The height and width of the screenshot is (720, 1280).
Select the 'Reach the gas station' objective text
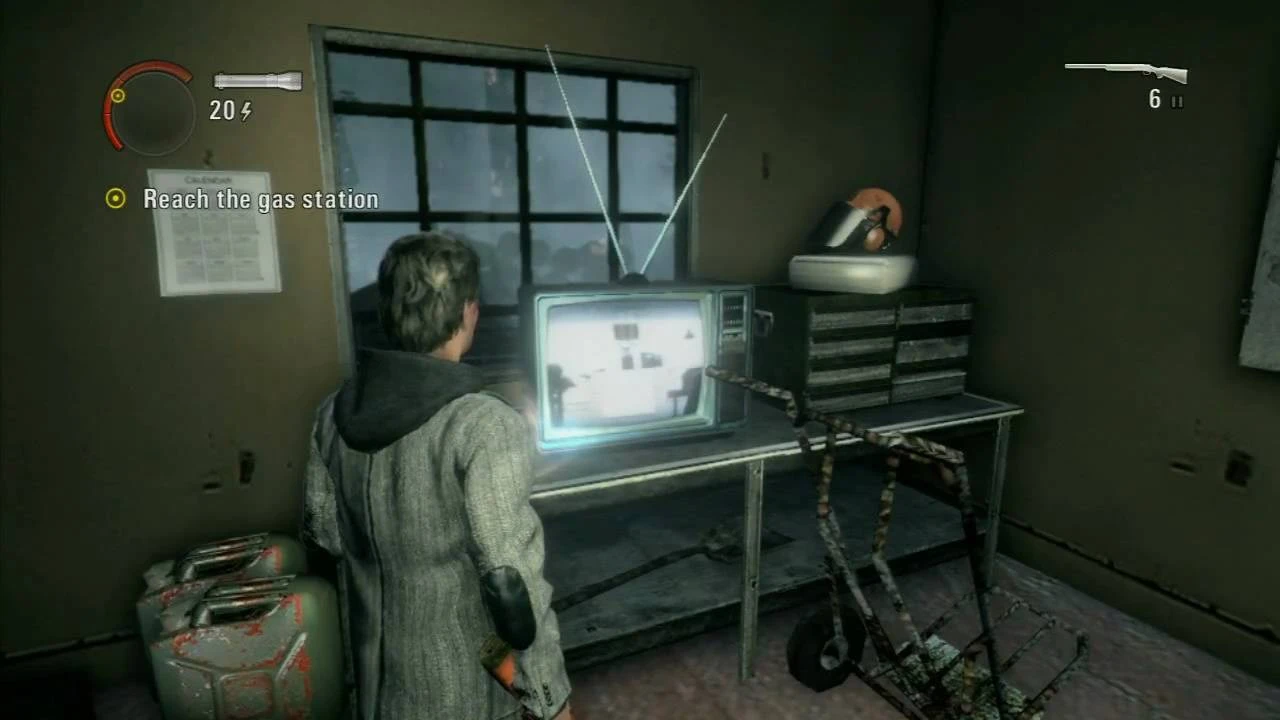coord(260,199)
